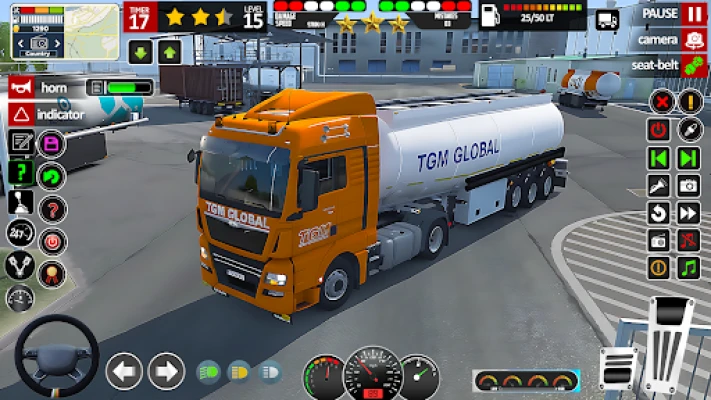This screenshot has height=400, width=711.
Task: Activate the left turn arrow button
Action: 125,372
